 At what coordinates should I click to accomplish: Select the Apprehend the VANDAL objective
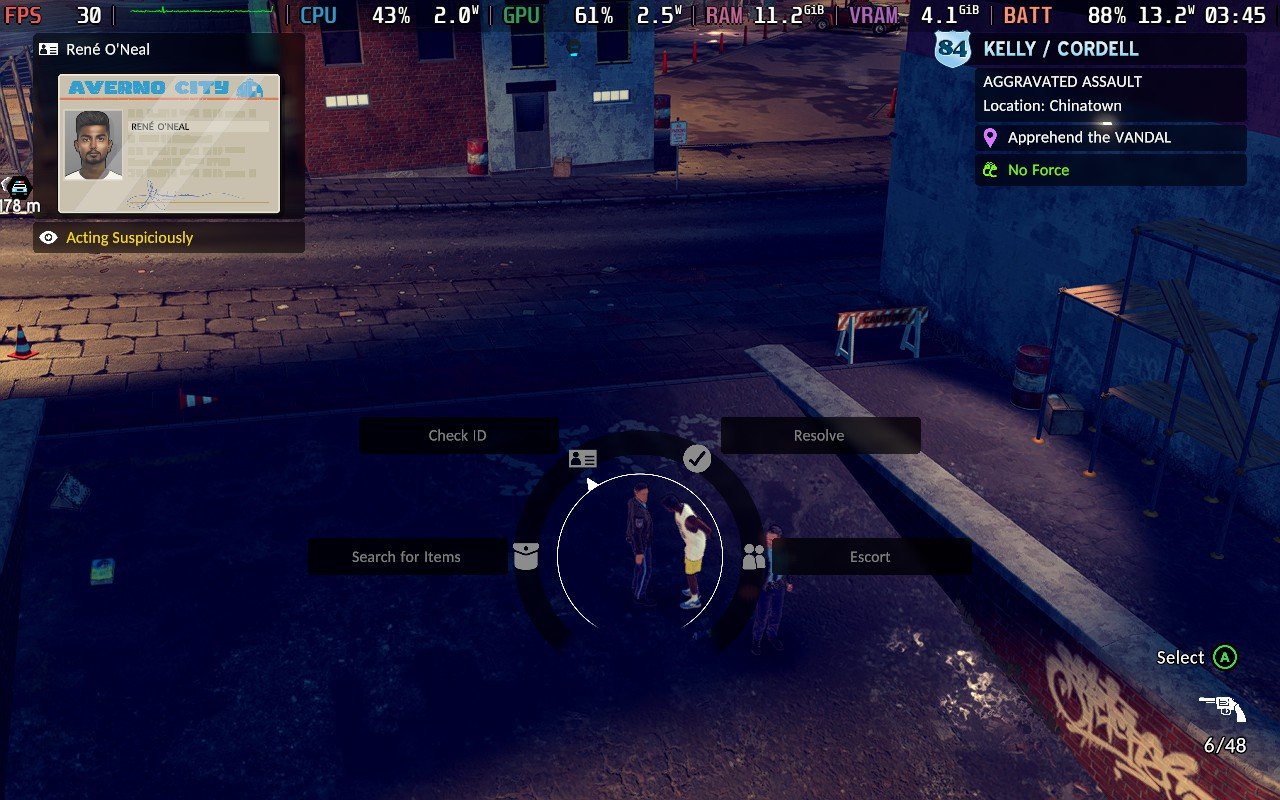pos(1088,138)
